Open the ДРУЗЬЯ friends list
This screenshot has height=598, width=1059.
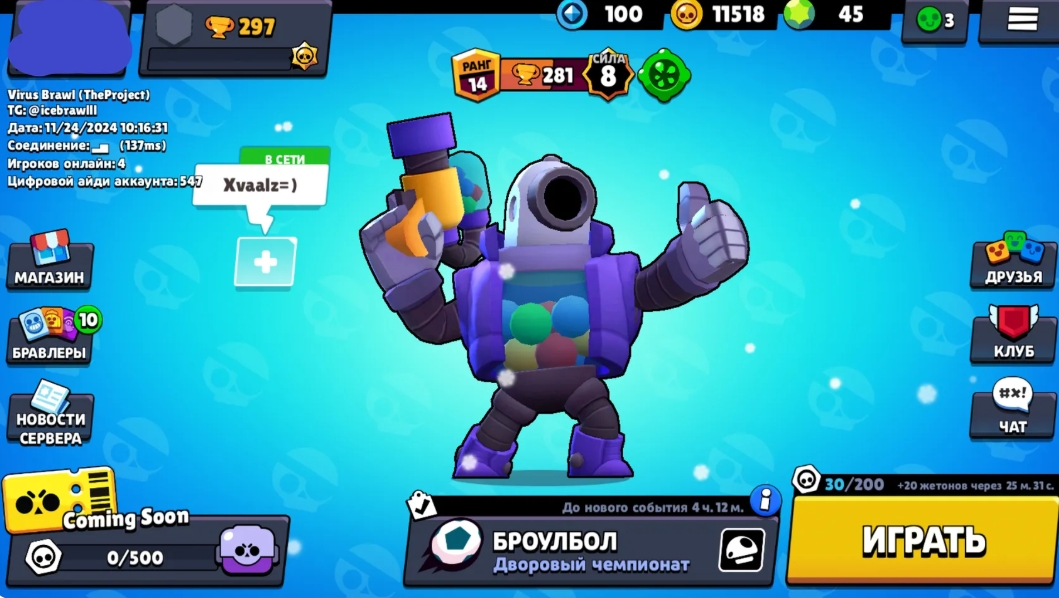pyautogui.click(x=1013, y=262)
